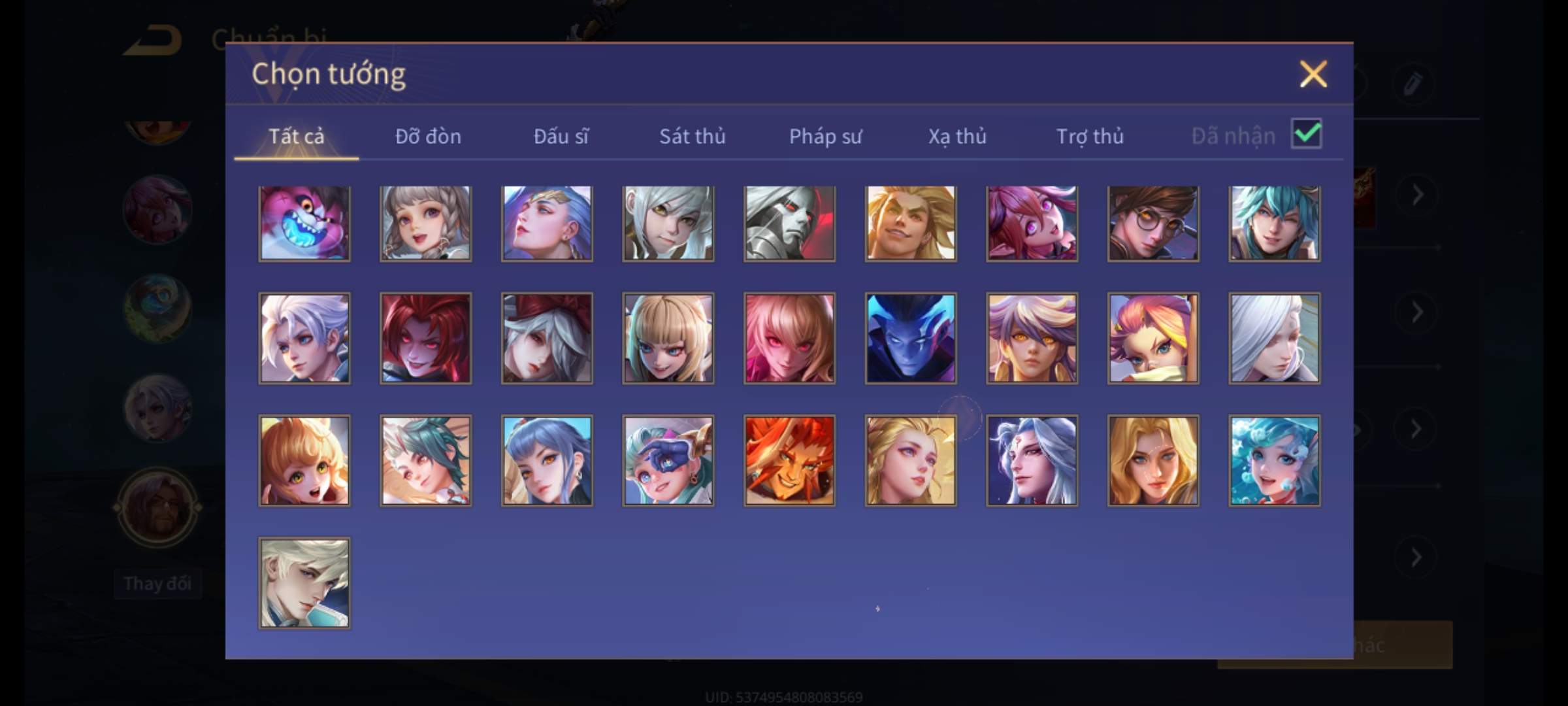Open the Đấu sĩ hero category
The width and height of the screenshot is (1568, 706).
coord(561,136)
